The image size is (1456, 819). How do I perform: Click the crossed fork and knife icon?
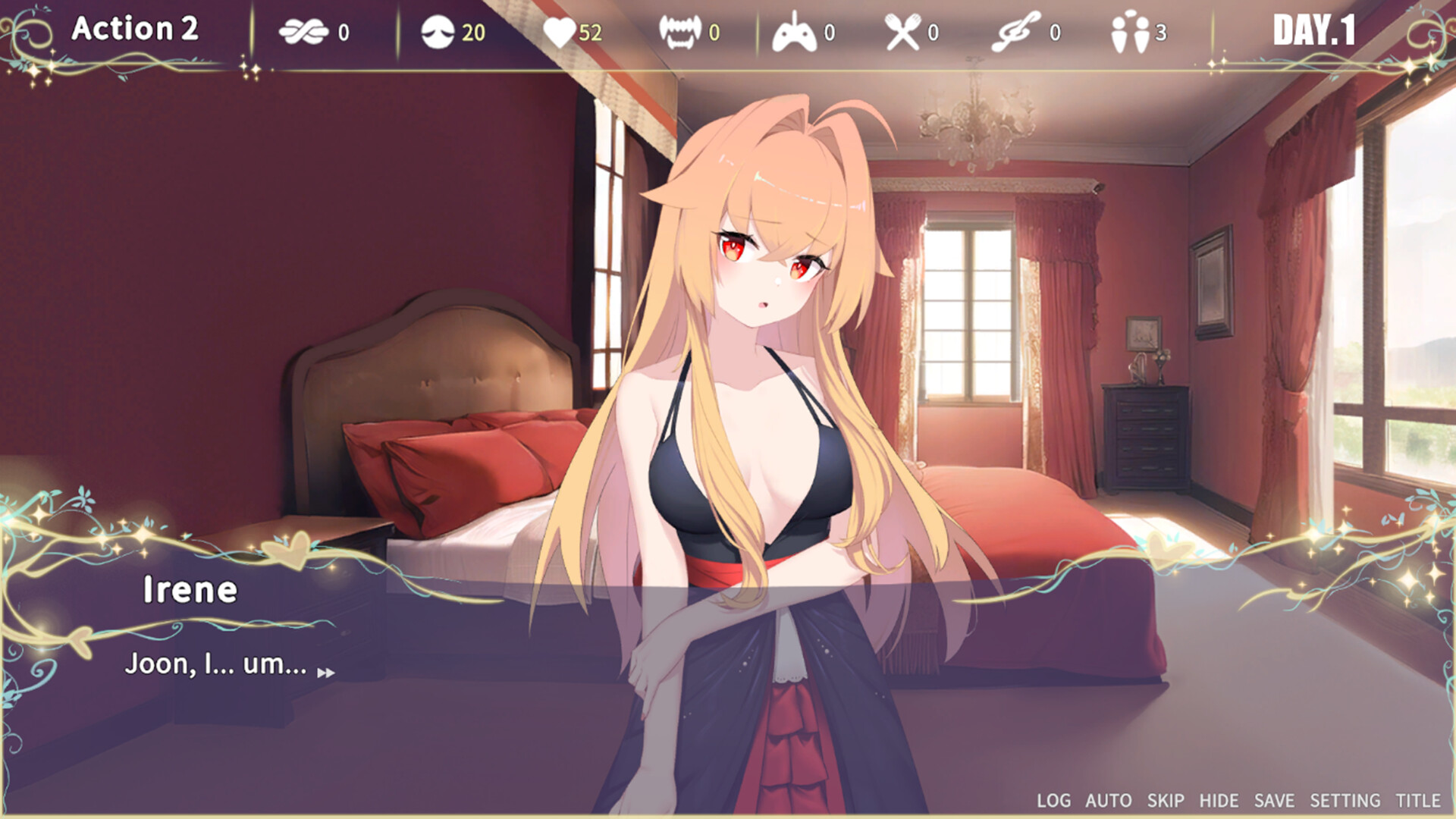pos(904,32)
